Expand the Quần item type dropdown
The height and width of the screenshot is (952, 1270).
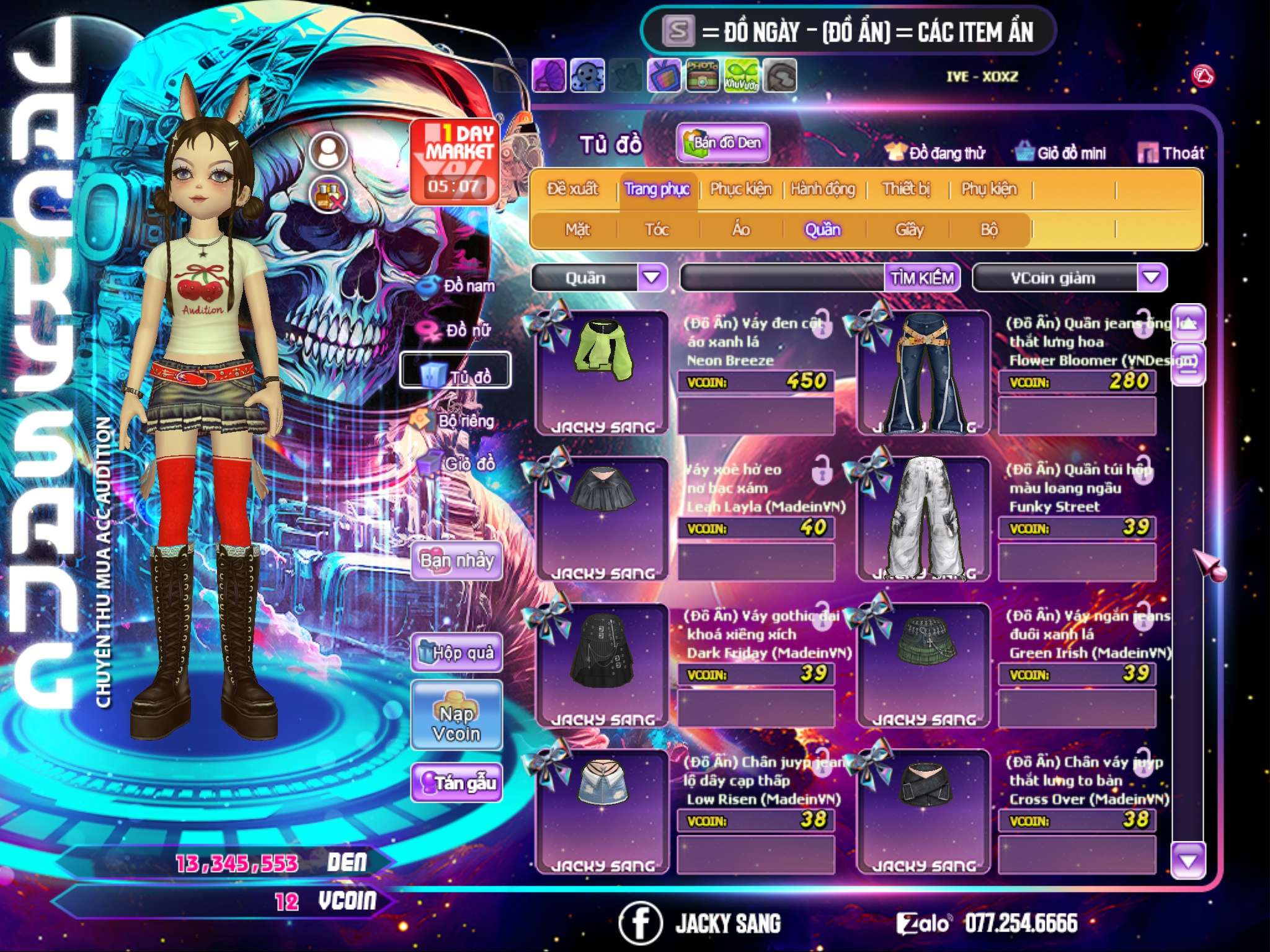coord(652,278)
